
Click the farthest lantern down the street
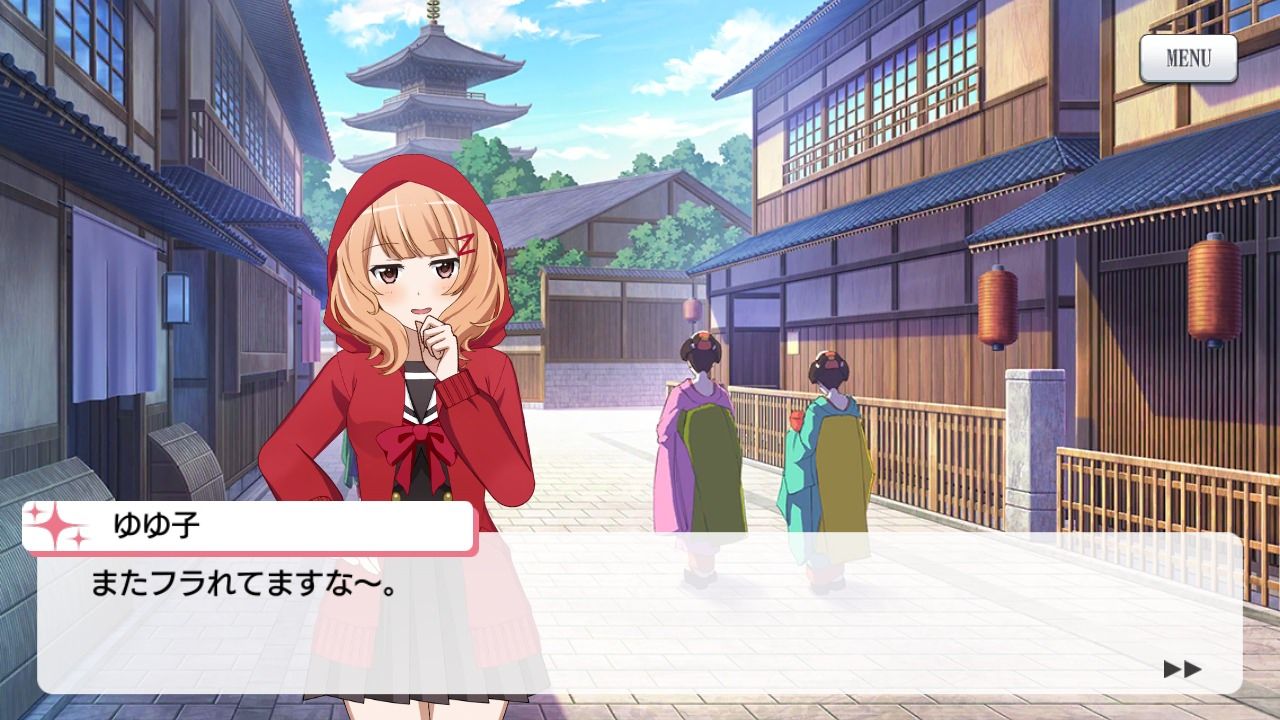pyautogui.click(x=691, y=311)
